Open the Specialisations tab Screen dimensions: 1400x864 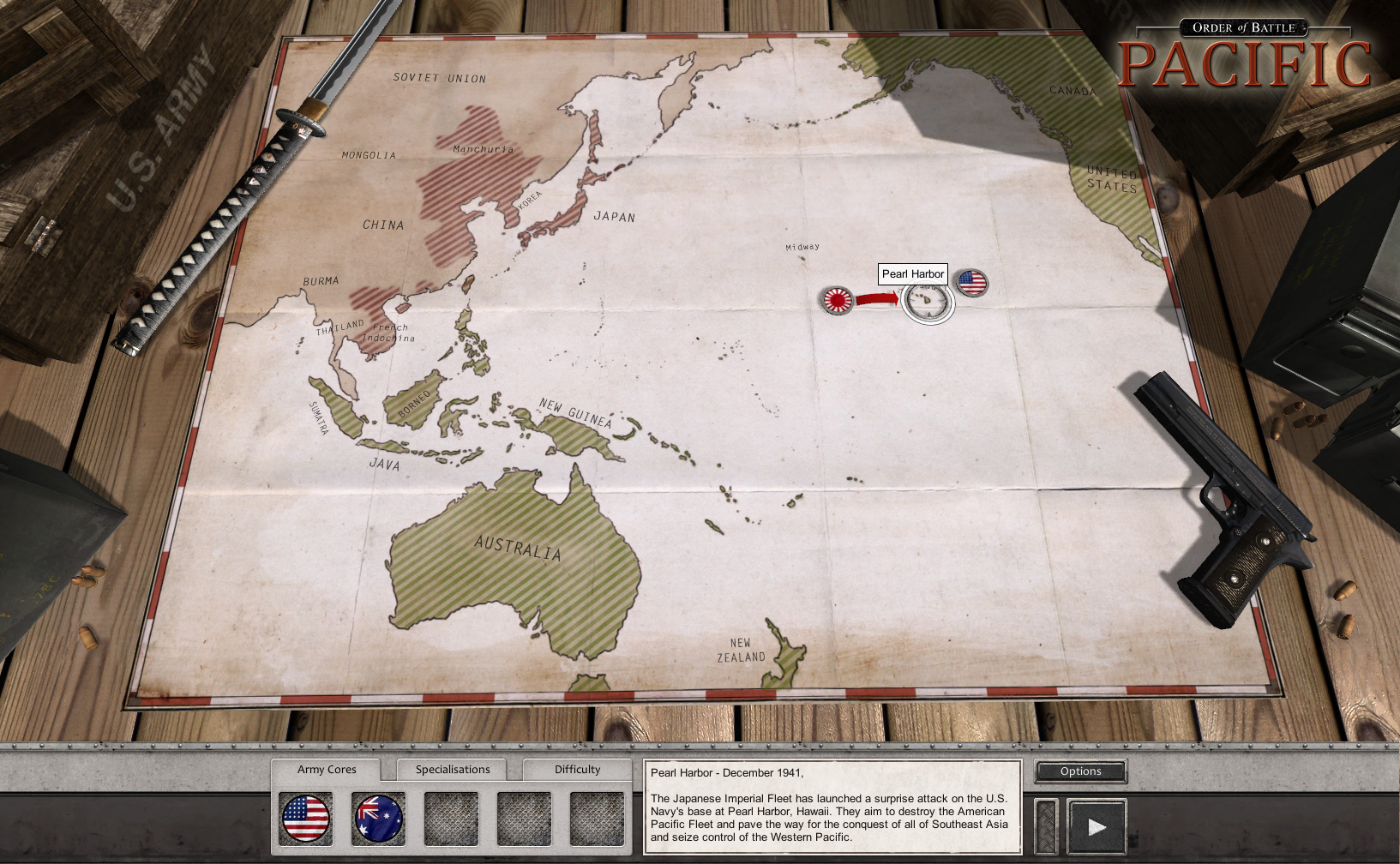tap(453, 770)
